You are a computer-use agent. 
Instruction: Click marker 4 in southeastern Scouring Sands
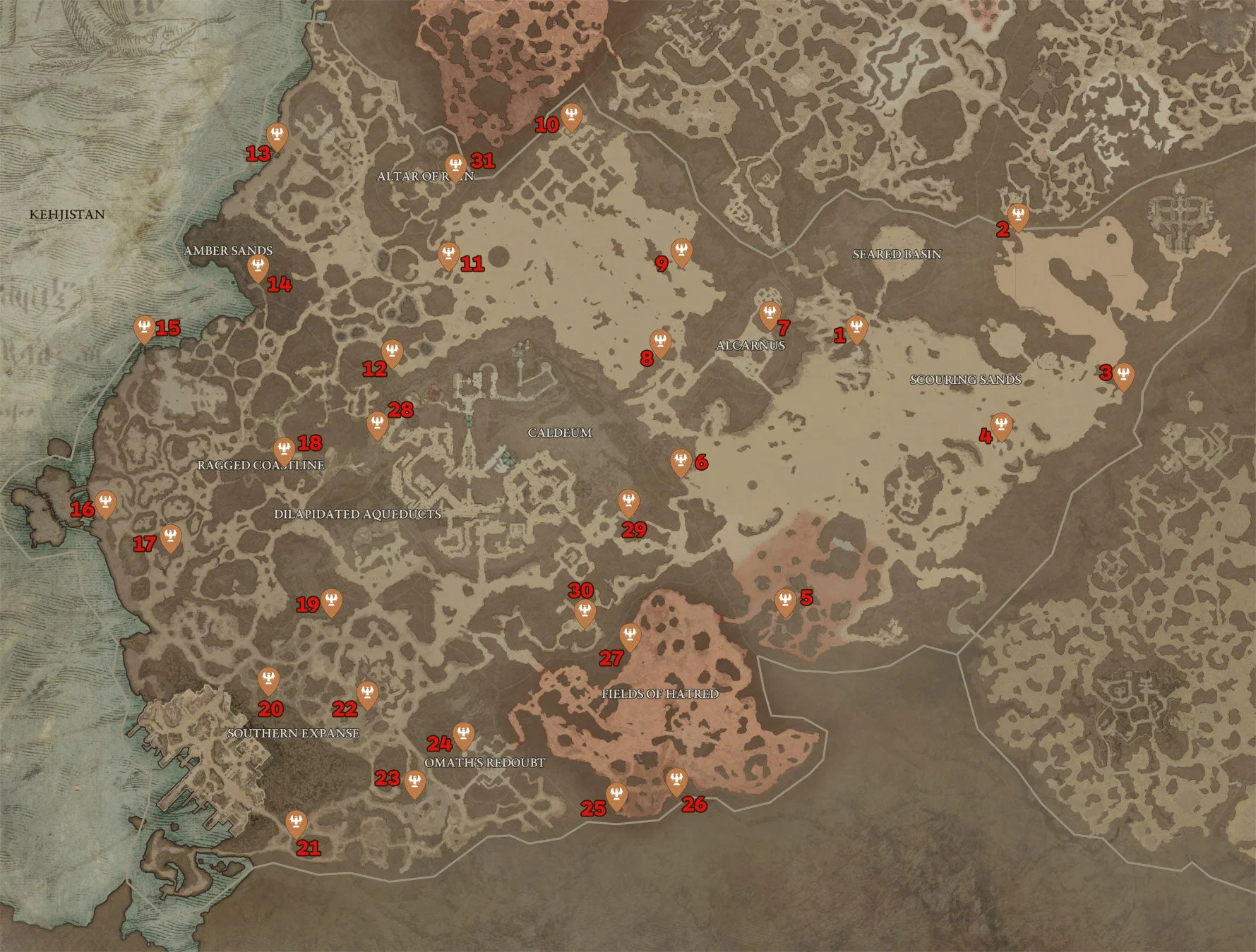click(x=1001, y=426)
